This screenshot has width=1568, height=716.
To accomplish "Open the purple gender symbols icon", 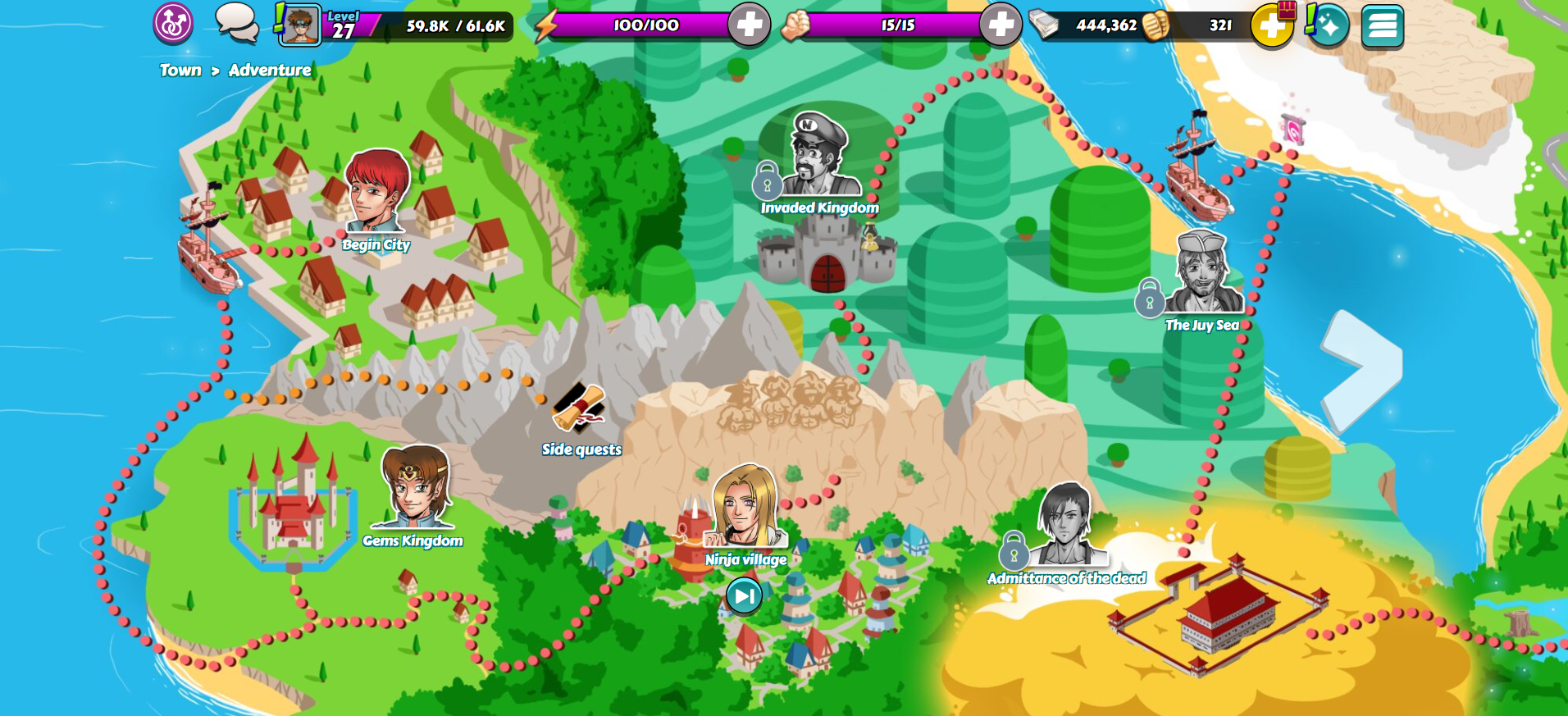I will (173, 24).
